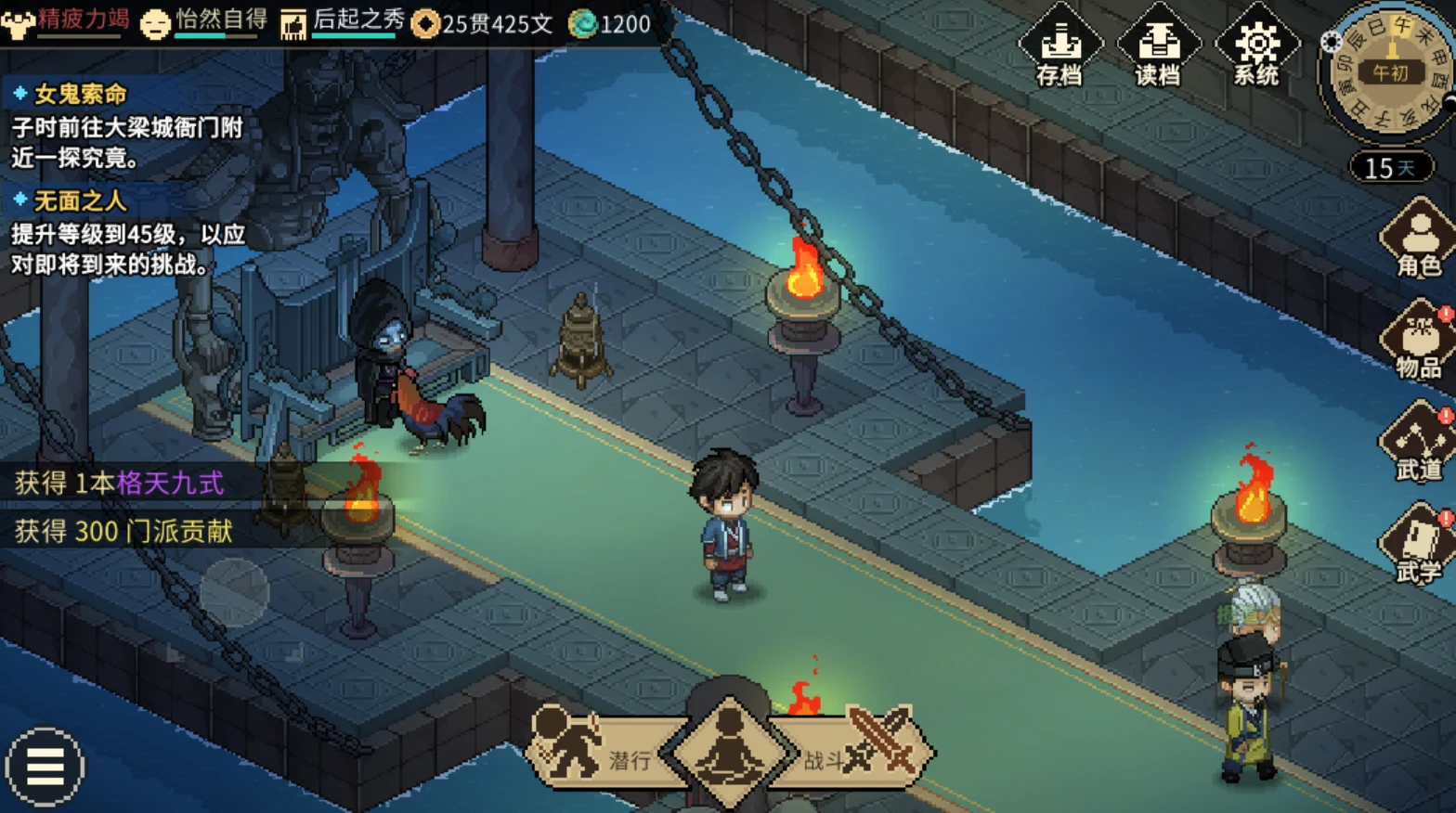Select the 无面之人 quest tracker entry
Viewport: 1456px width, 813px height.
tap(80, 200)
